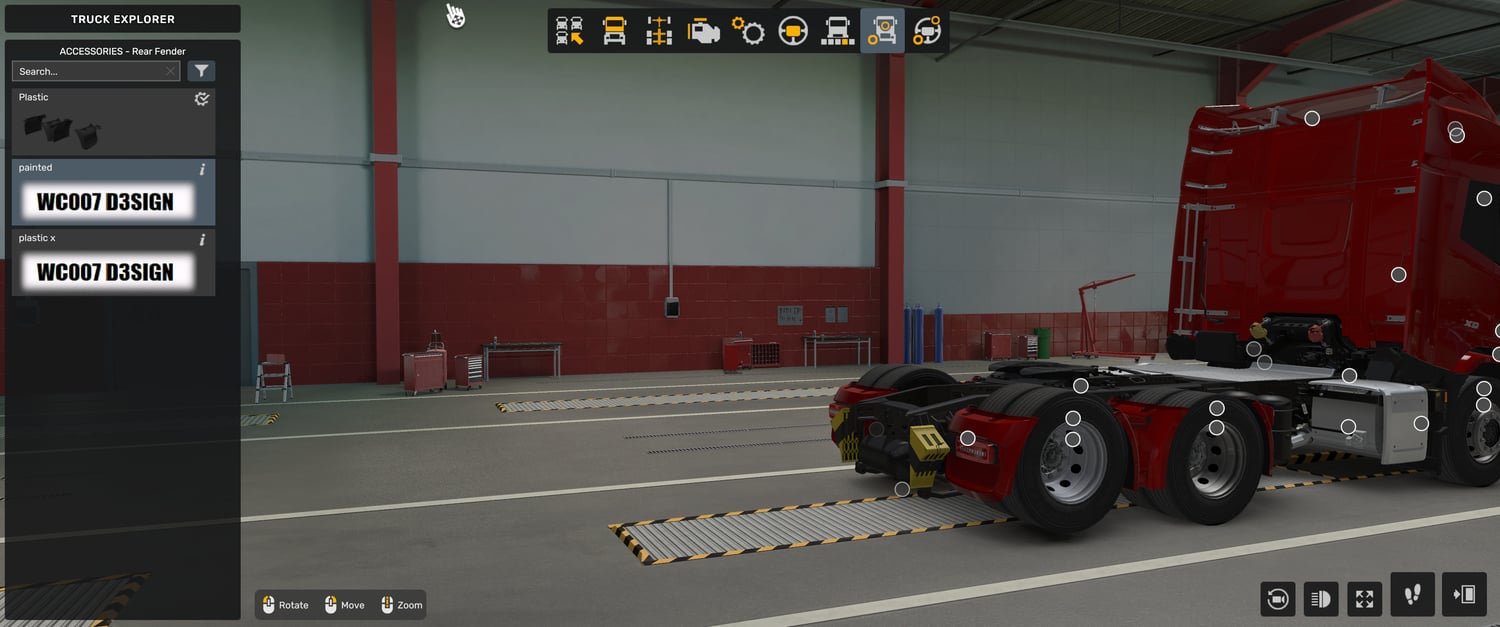
Task: Pick the plastic x rear fender item
Action: (105, 271)
